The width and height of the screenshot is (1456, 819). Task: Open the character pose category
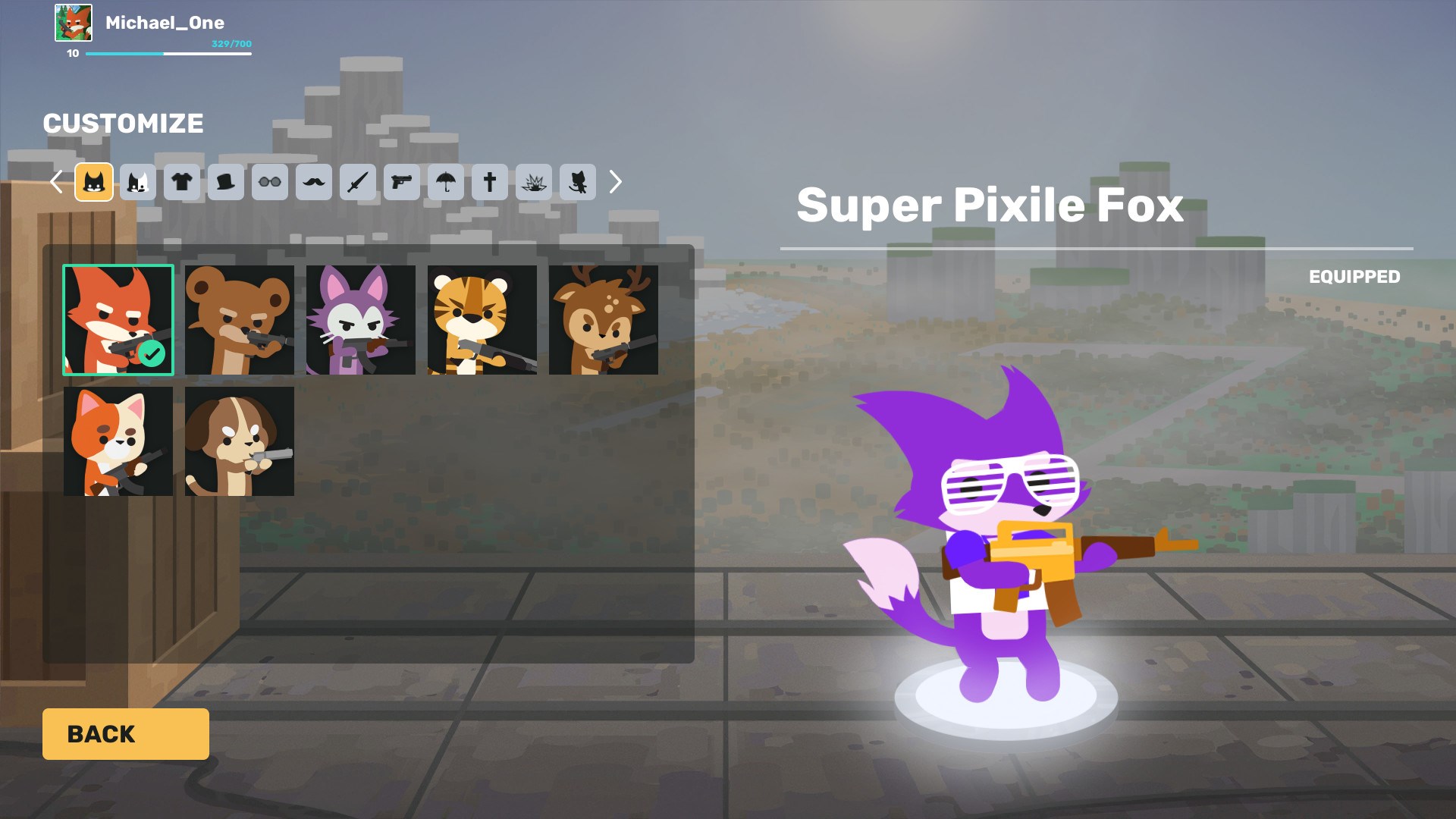578,182
